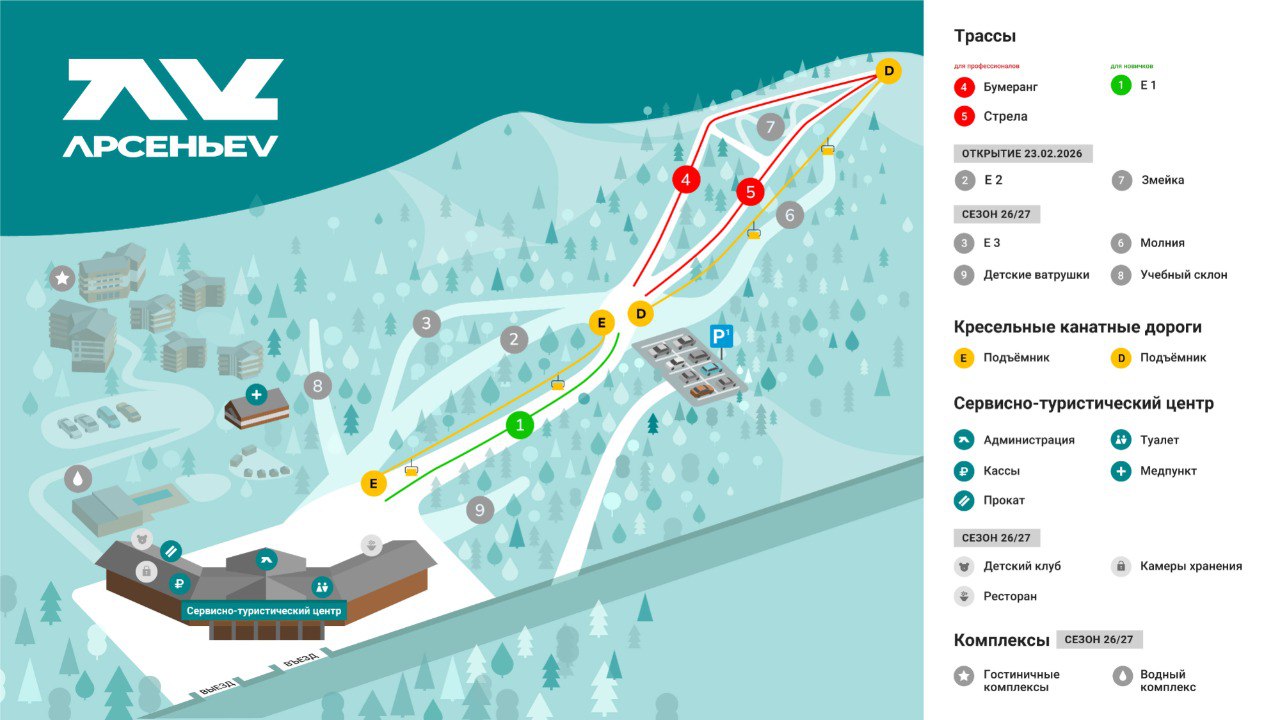
Task: Select the star hotel marker on the map
Action: (x=63, y=278)
